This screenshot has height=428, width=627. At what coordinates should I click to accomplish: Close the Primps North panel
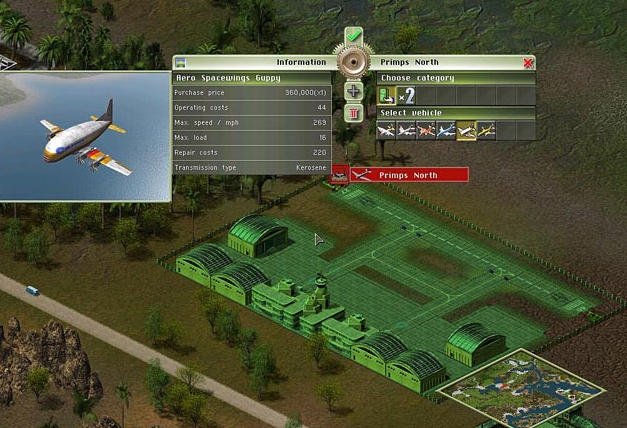pyautogui.click(x=528, y=62)
